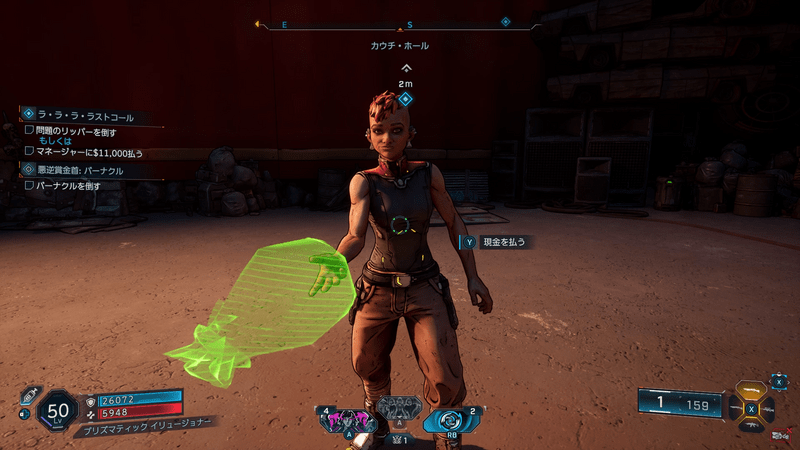Click the バーナクルを倒す objective
Image resolution: width=800 pixels, height=450 pixels.
pos(68,186)
